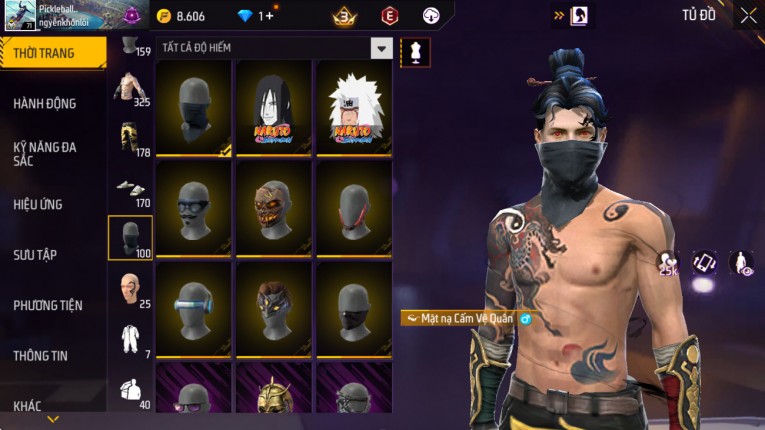Viewport: 765px width, 430px height.
Task: Go to the Sưu Tập collection tab
Action: tap(35, 255)
